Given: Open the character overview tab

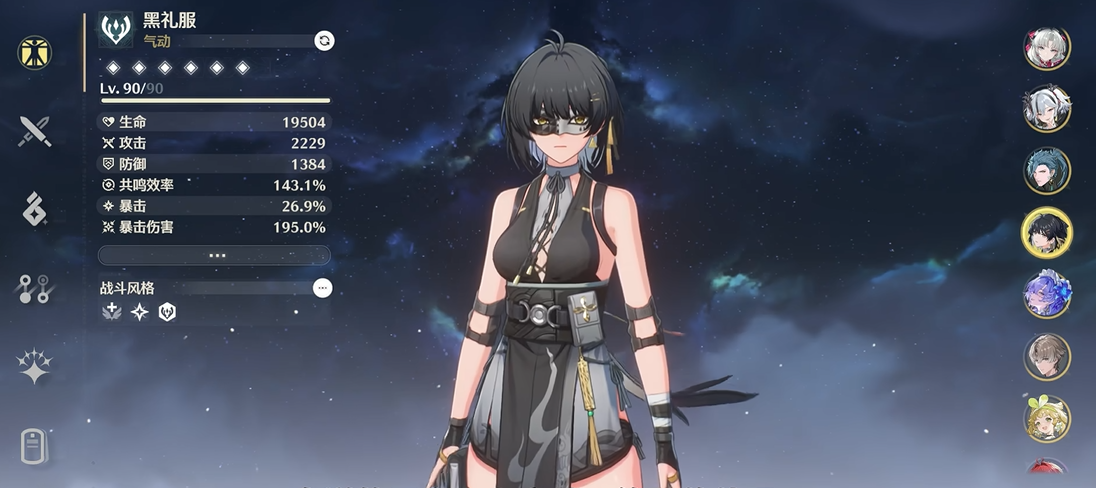Looking at the screenshot, I should coord(35,51).
